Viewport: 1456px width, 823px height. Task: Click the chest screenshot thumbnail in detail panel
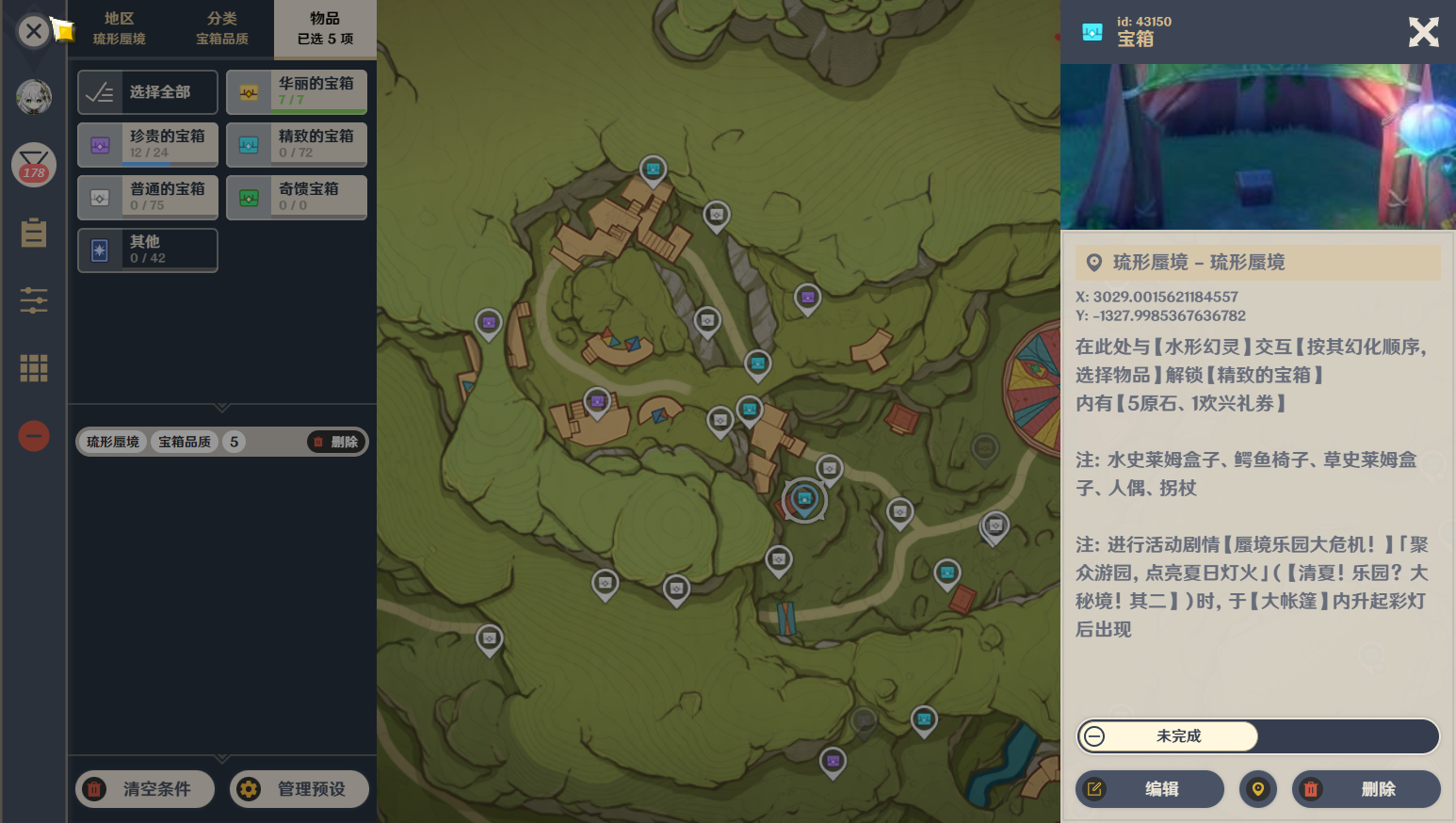(x=1258, y=146)
